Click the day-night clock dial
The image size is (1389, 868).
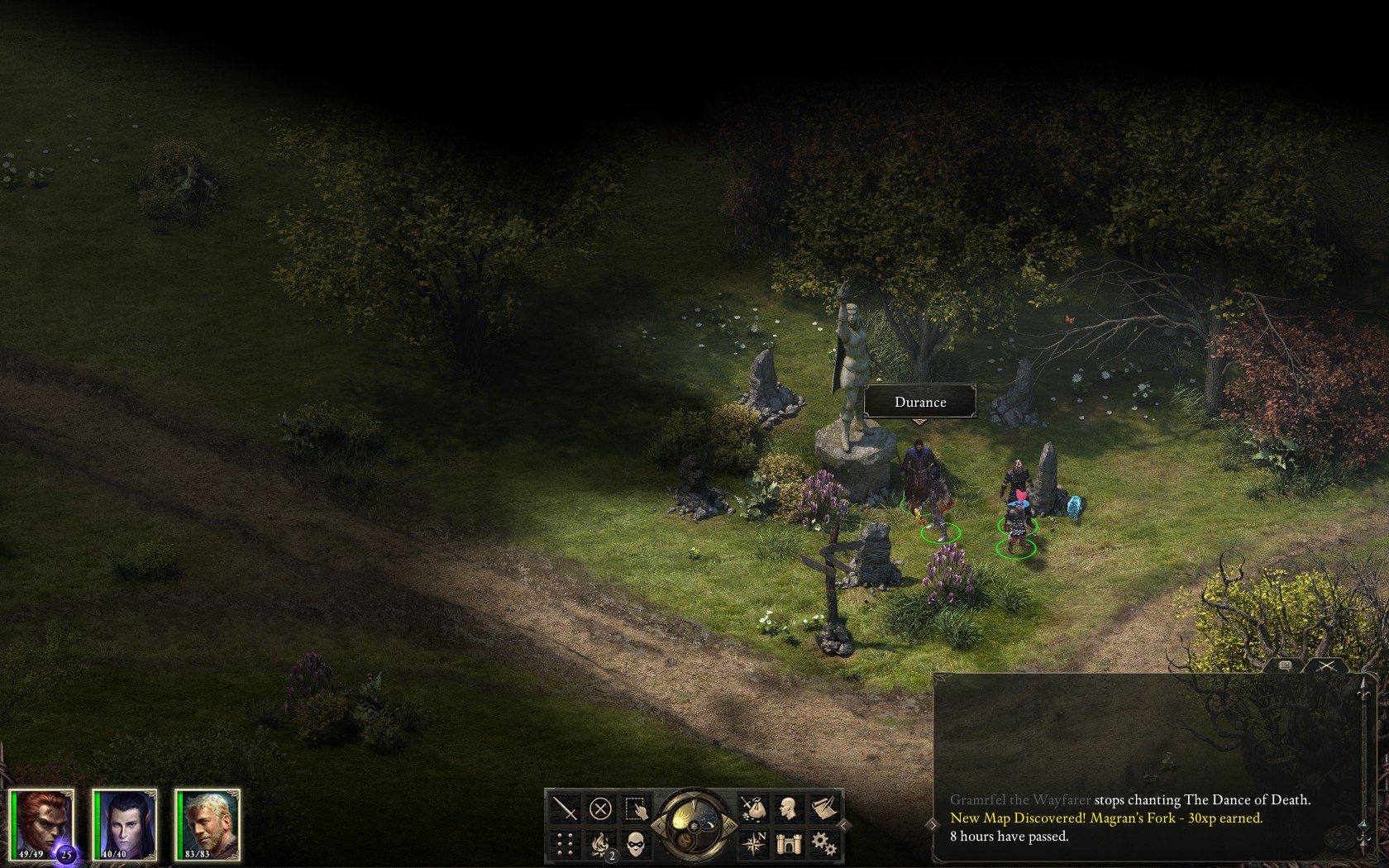pos(694,826)
